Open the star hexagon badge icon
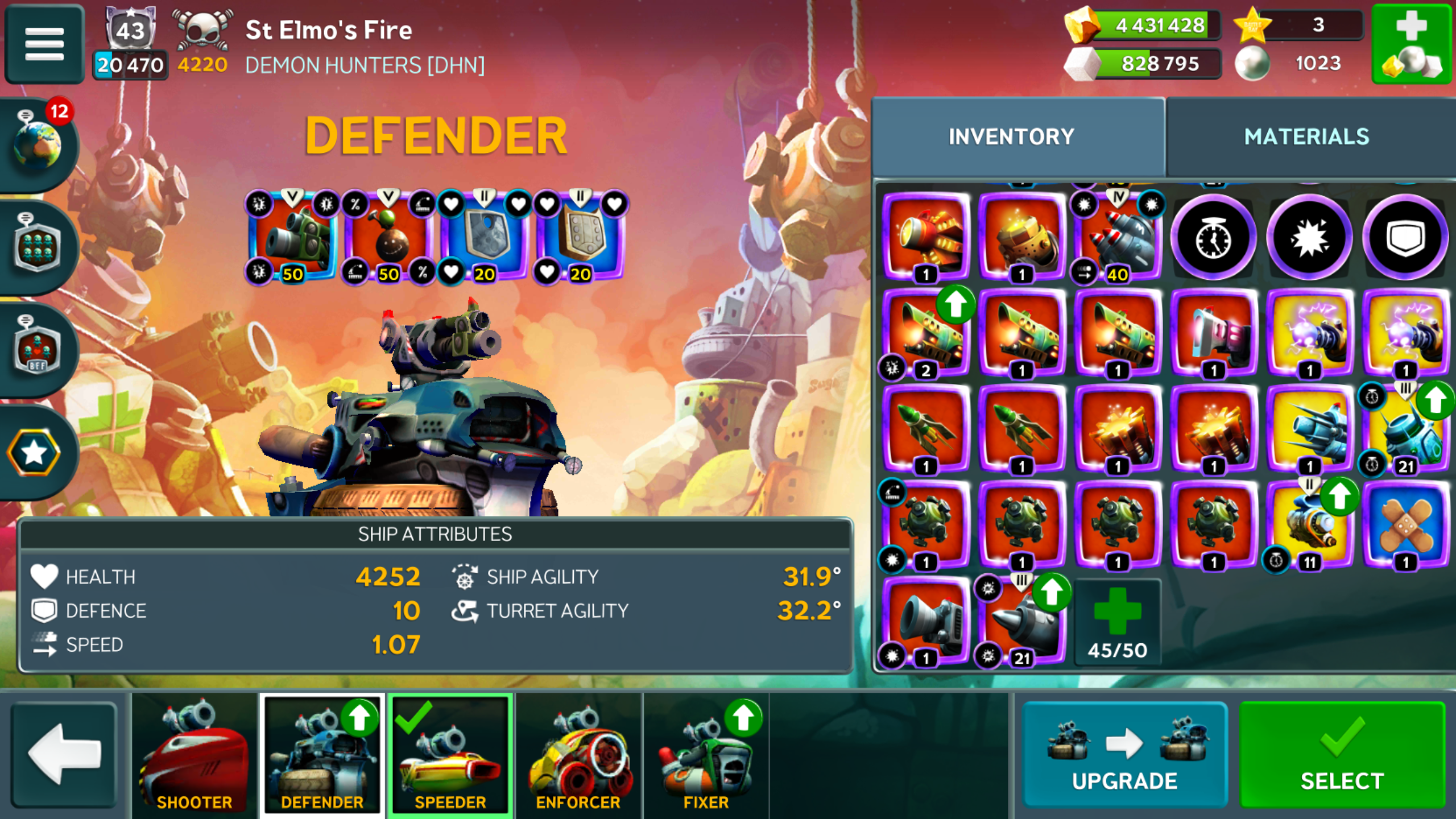 pos(34,453)
